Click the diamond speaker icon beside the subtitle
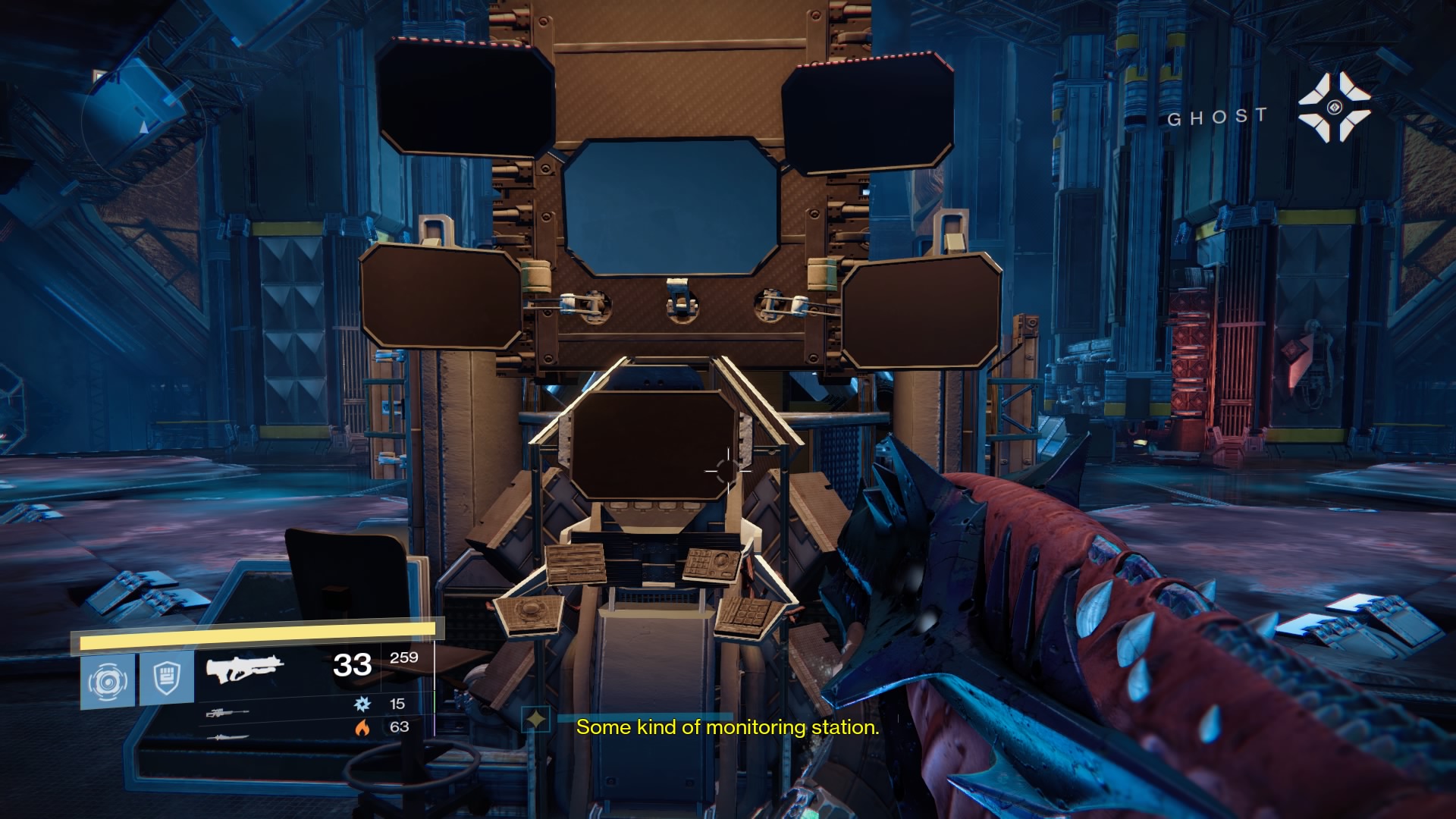Viewport: 1456px width, 819px height. 536,718
